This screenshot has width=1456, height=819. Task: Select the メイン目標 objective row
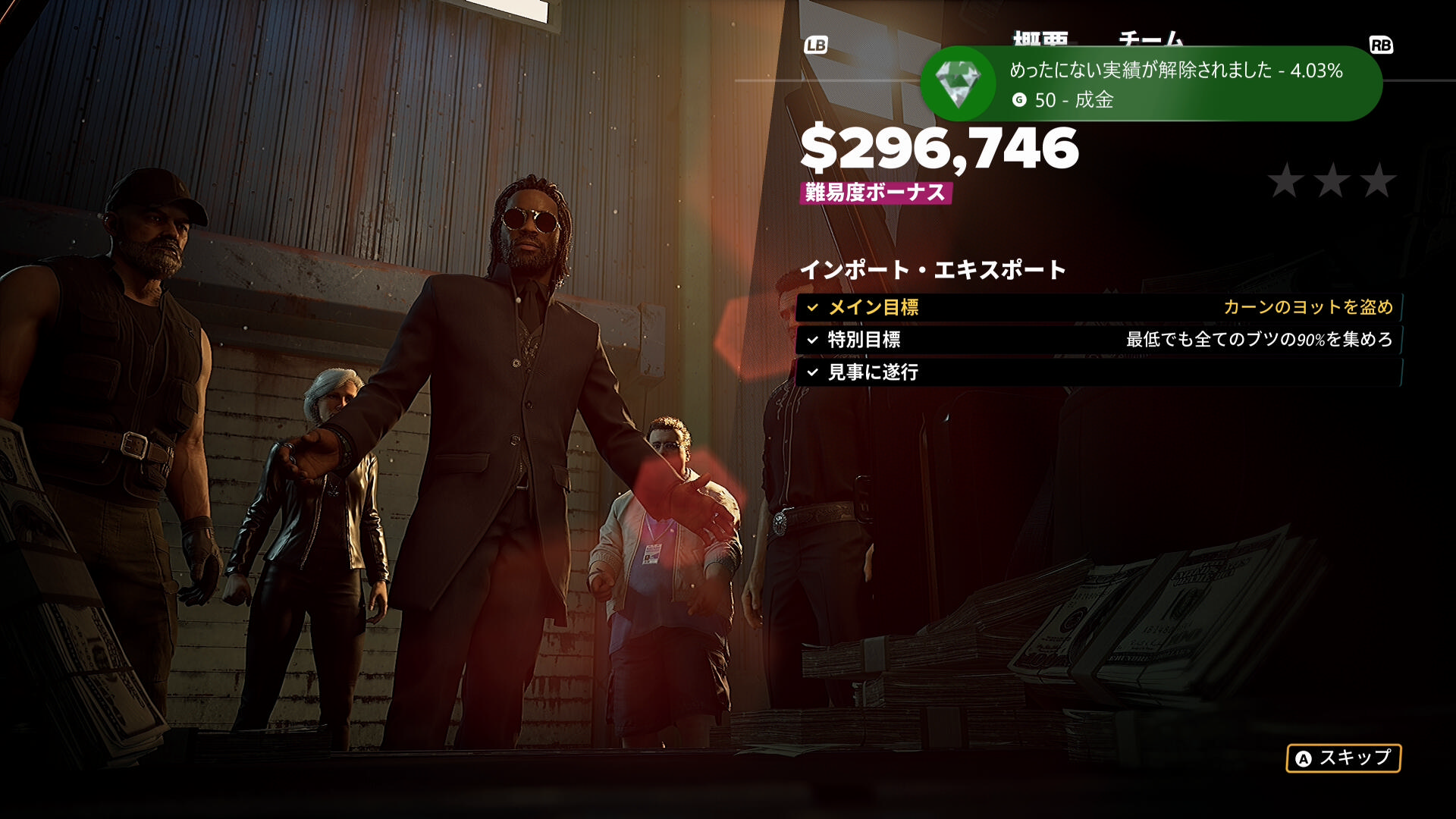click(1098, 307)
